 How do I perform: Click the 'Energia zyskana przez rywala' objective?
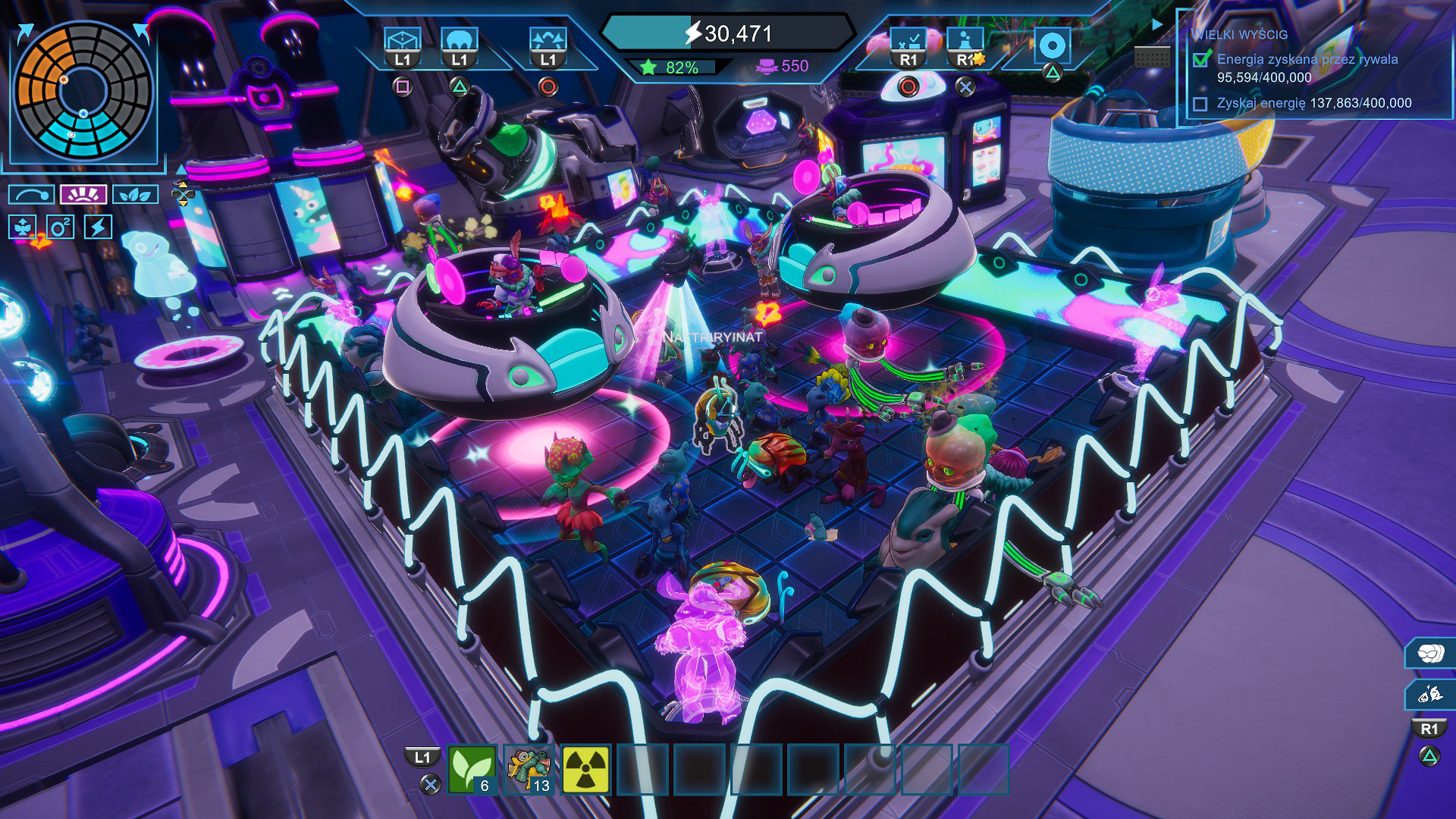(1307, 59)
